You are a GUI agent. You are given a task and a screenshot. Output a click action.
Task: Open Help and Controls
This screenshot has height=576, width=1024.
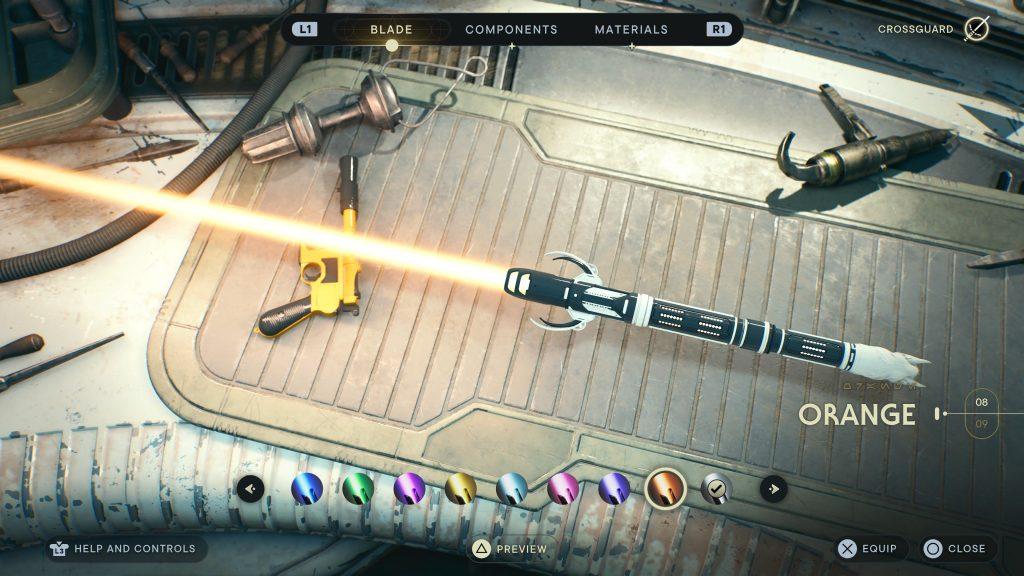[x=126, y=549]
